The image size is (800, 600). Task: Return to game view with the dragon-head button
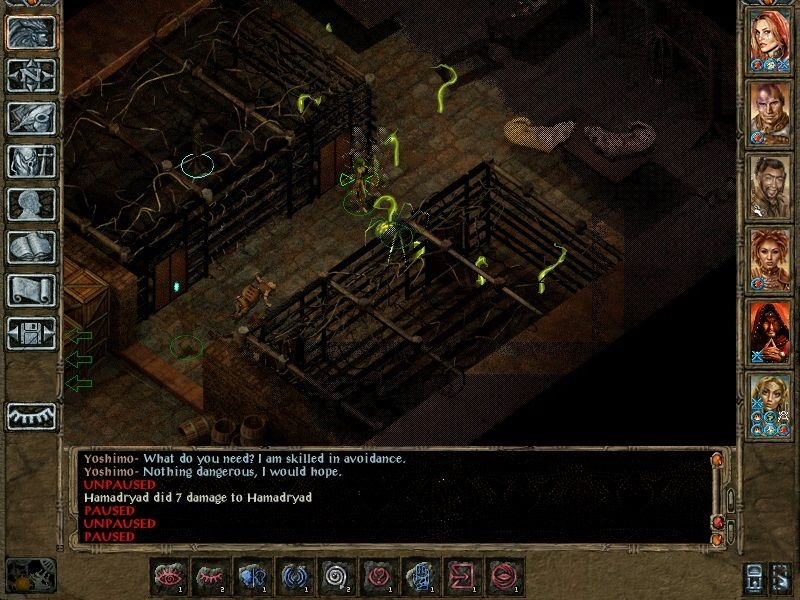(x=30, y=32)
